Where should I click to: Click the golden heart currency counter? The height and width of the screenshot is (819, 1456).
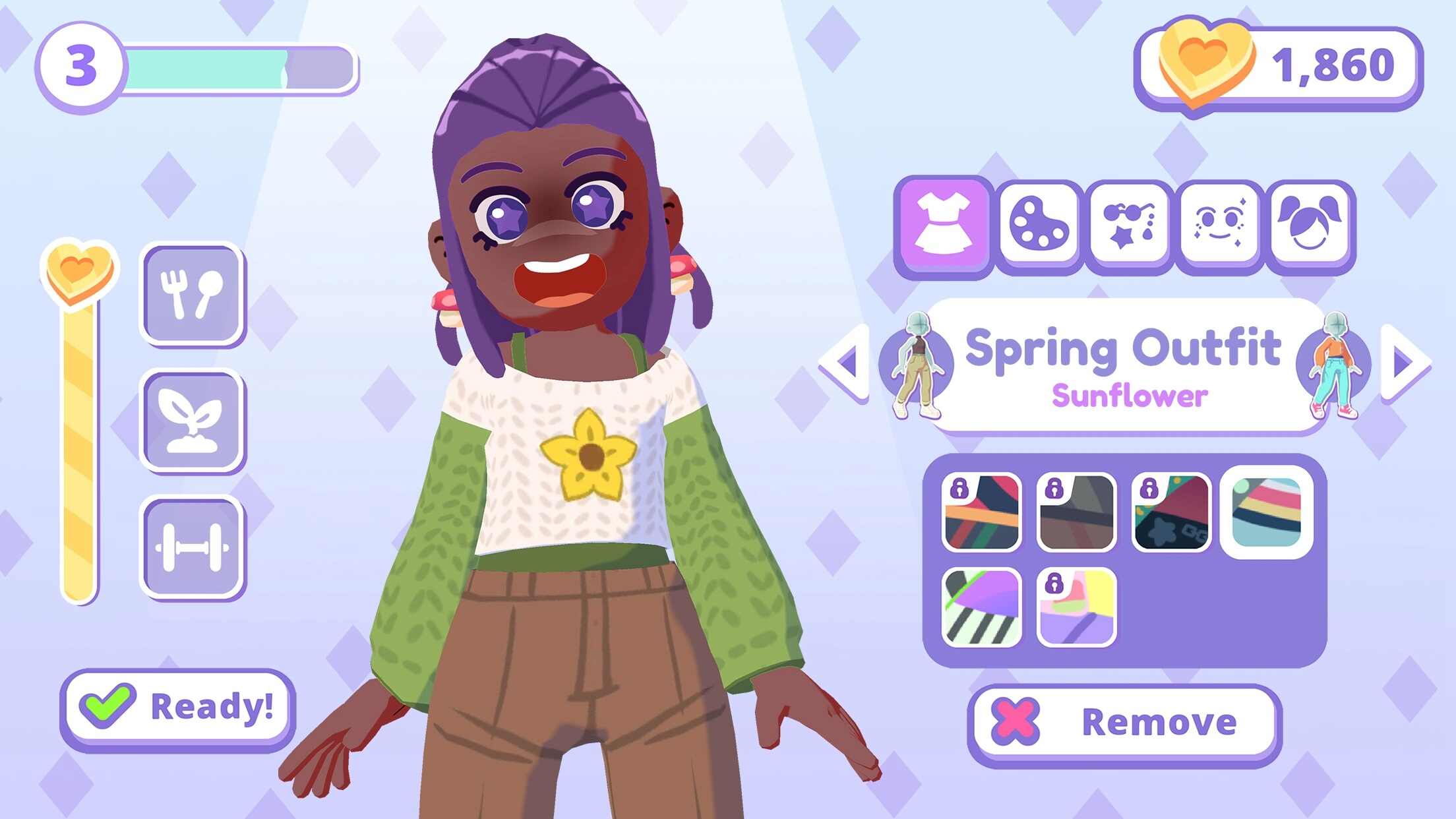point(1277,66)
